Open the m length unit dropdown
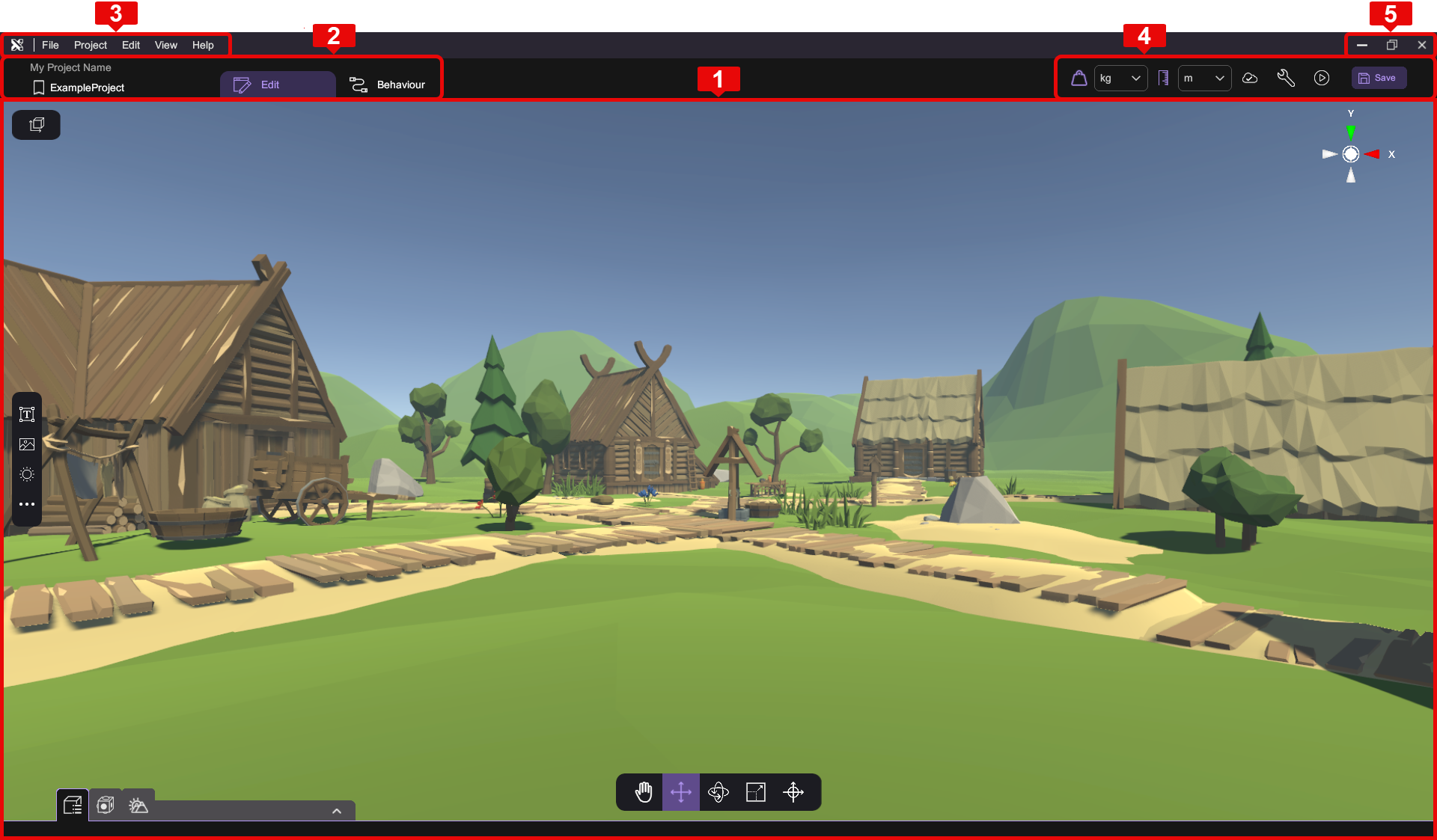 pyautogui.click(x=1204, y=78)
